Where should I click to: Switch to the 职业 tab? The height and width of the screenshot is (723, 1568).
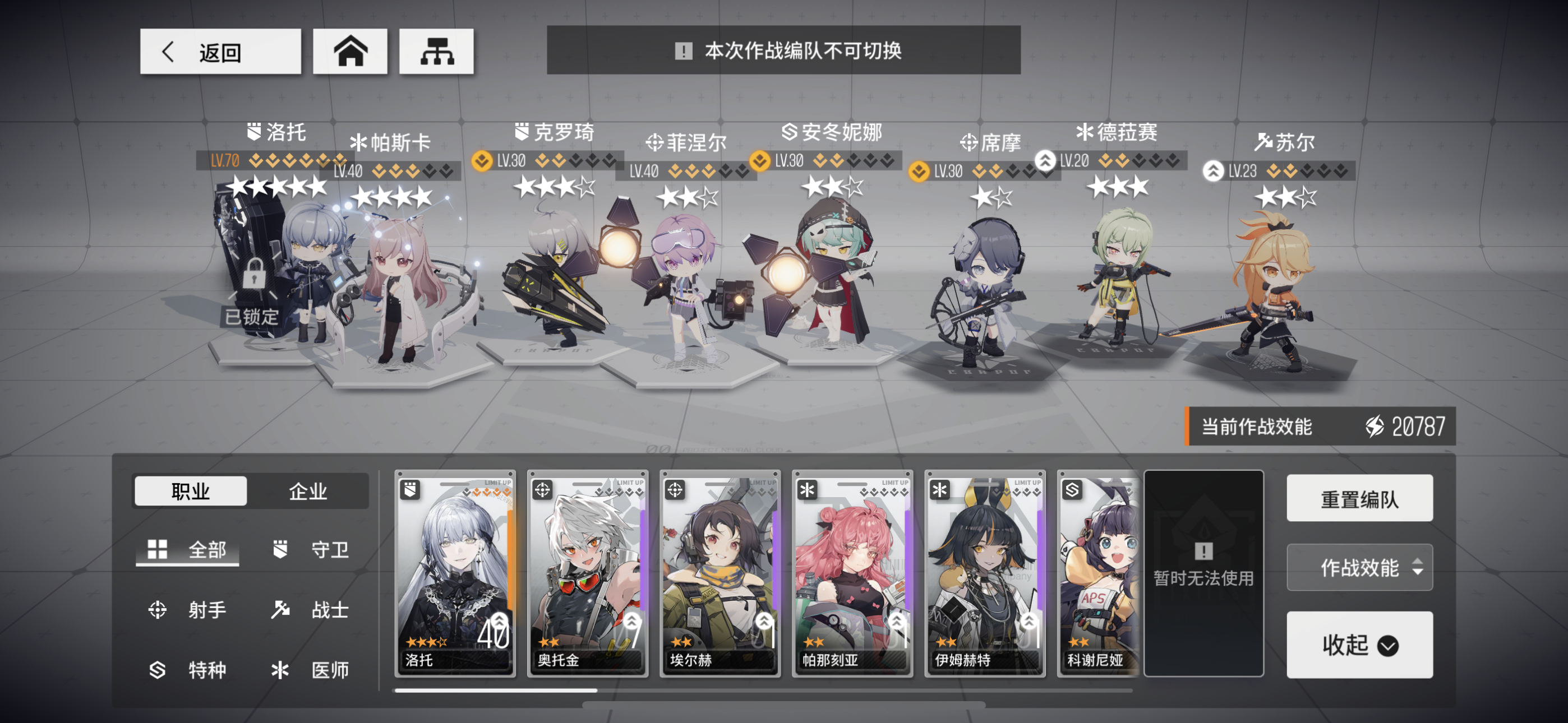coord(190,490)
